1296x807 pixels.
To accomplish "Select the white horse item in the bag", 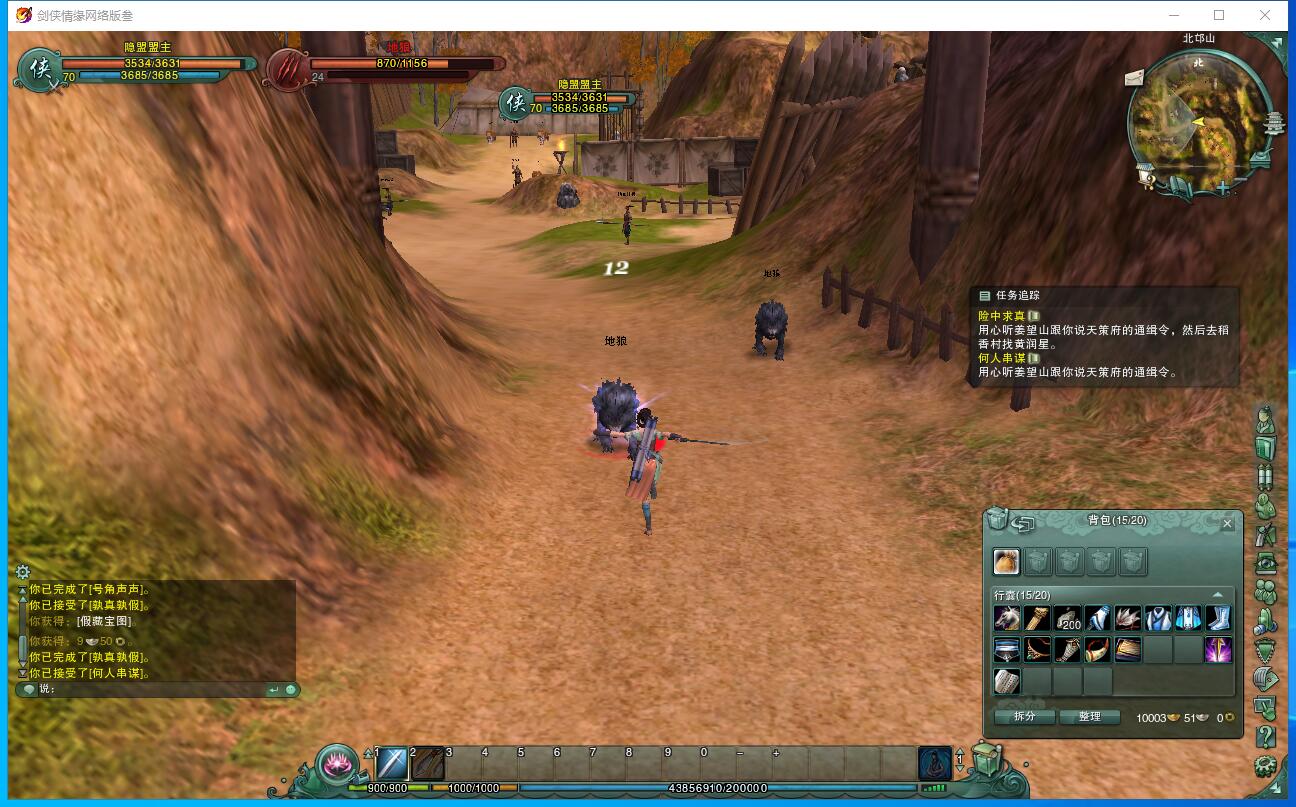I will click(1007, 619).
